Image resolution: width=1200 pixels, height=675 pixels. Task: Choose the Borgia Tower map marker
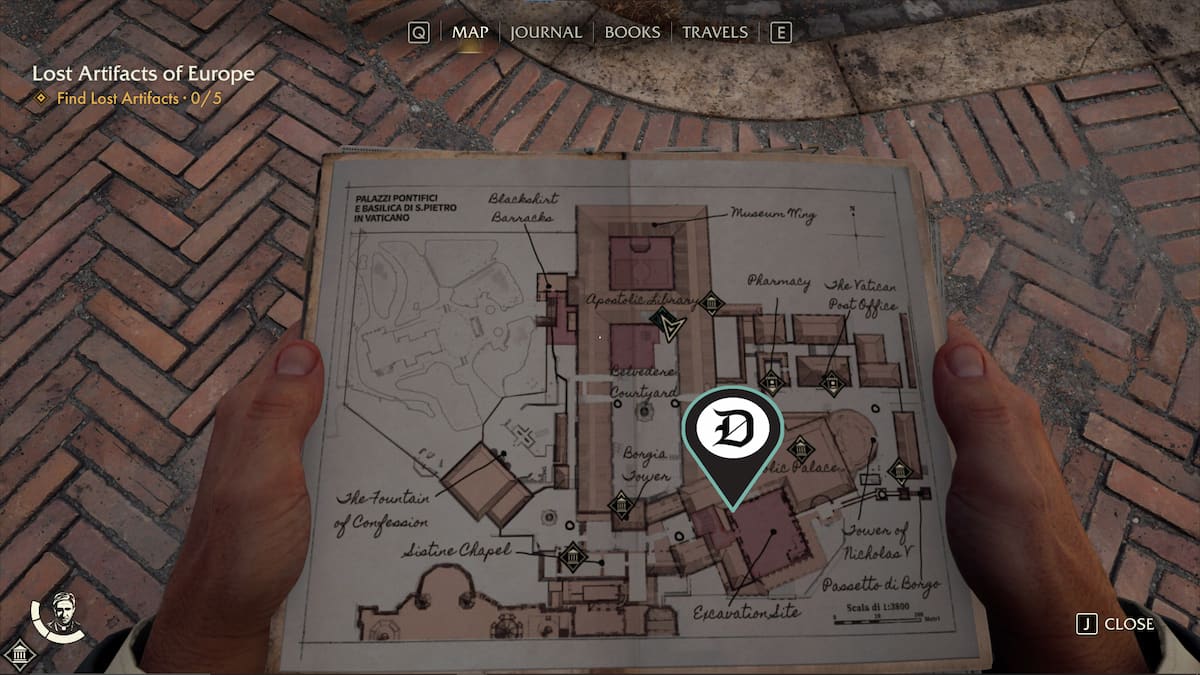tap(622, 506)
